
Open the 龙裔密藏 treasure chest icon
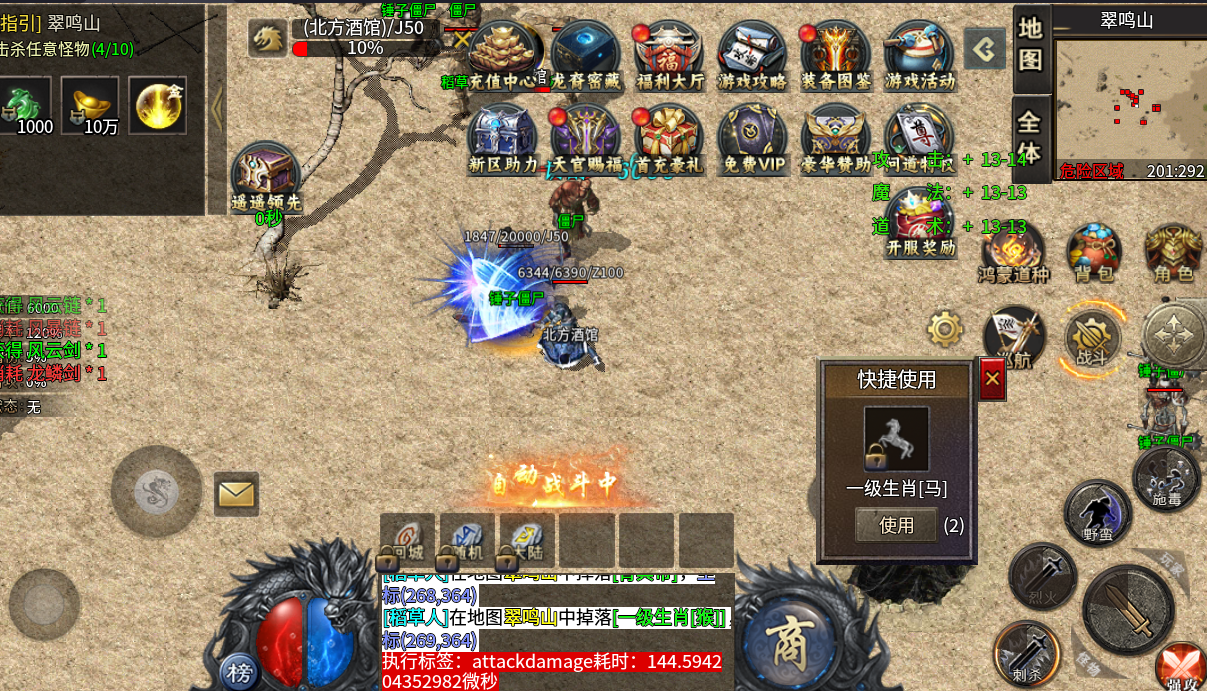[585, 55]
